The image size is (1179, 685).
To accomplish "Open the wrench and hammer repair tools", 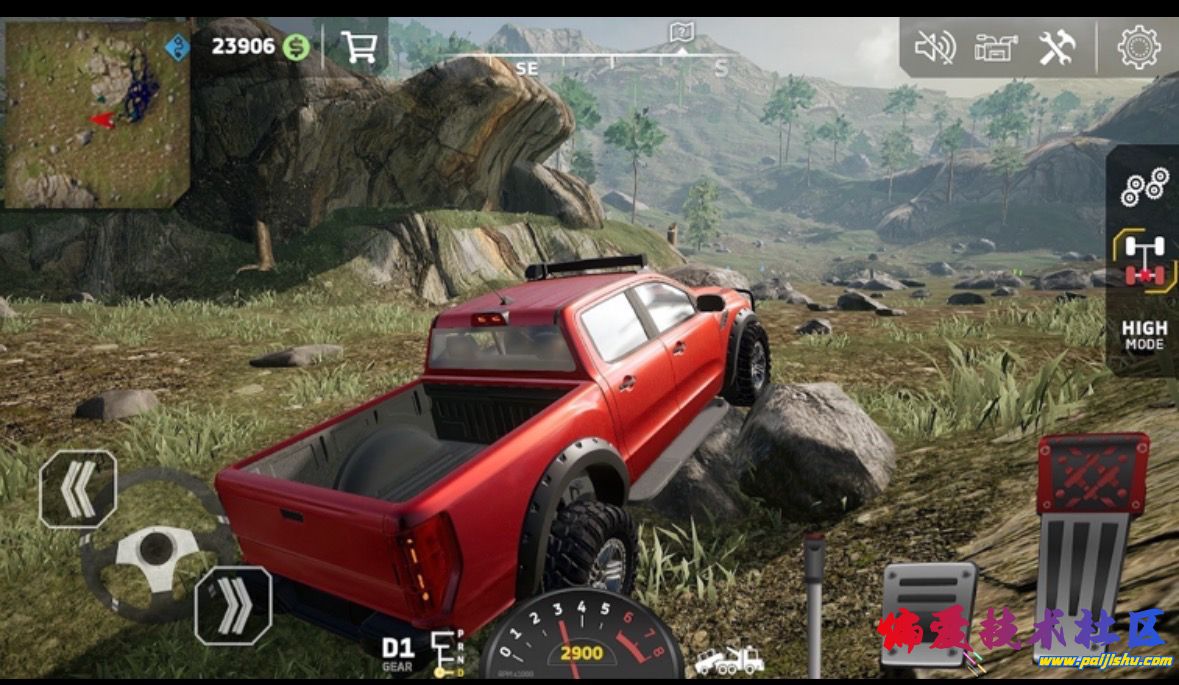I will 1056,47.
